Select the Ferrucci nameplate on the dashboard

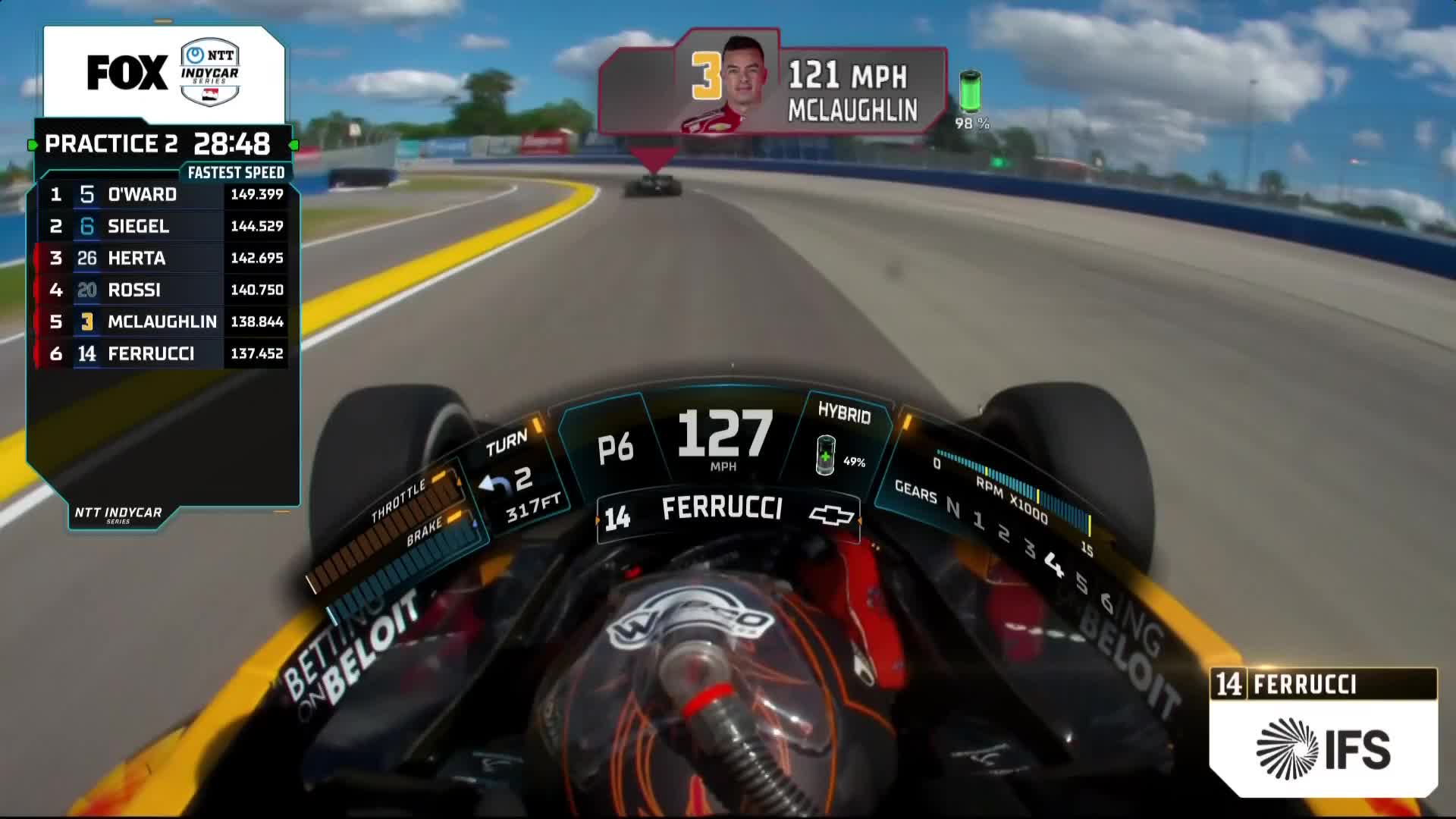coord(720,510)
